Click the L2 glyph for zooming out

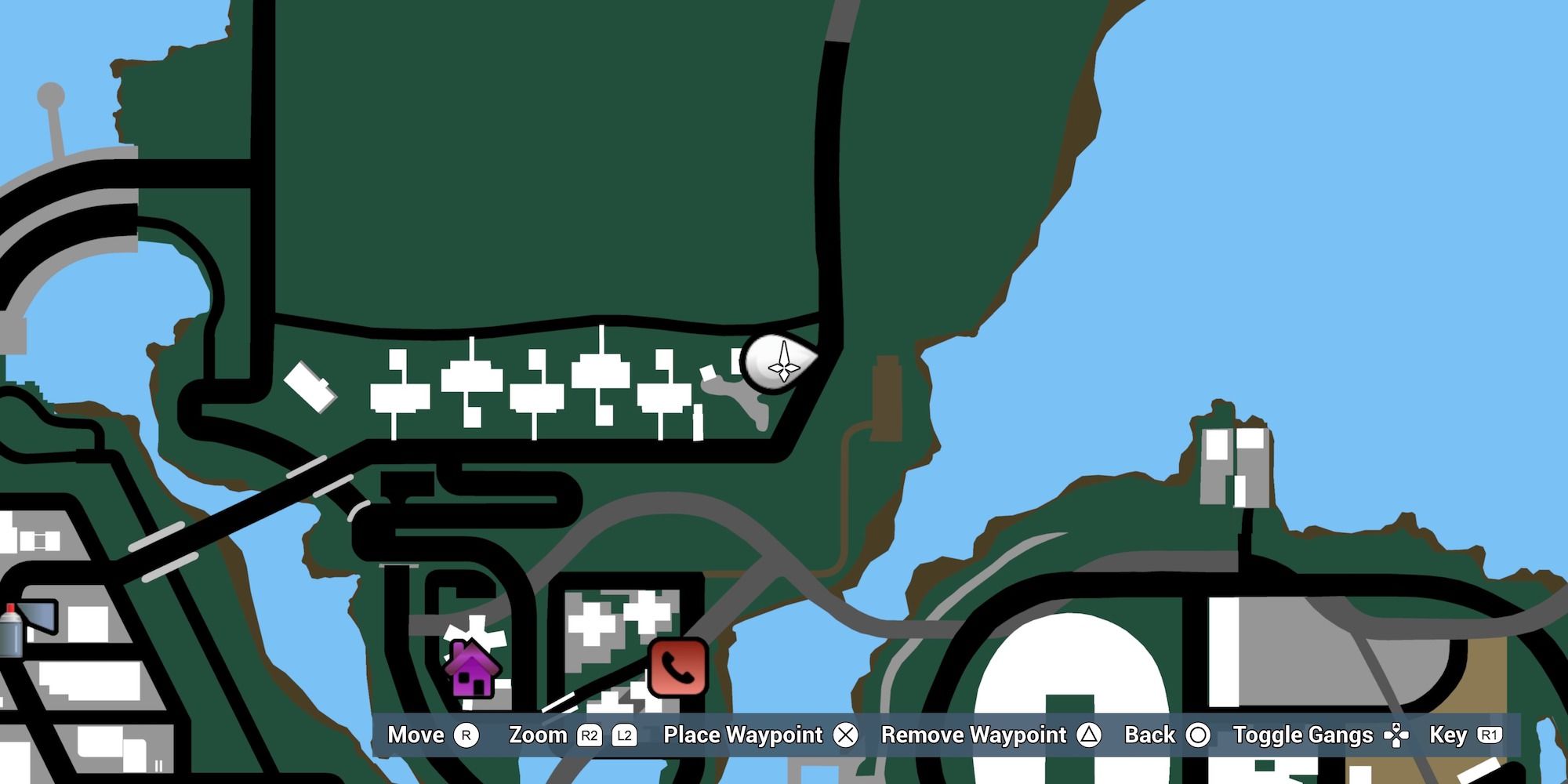point(626,735)
